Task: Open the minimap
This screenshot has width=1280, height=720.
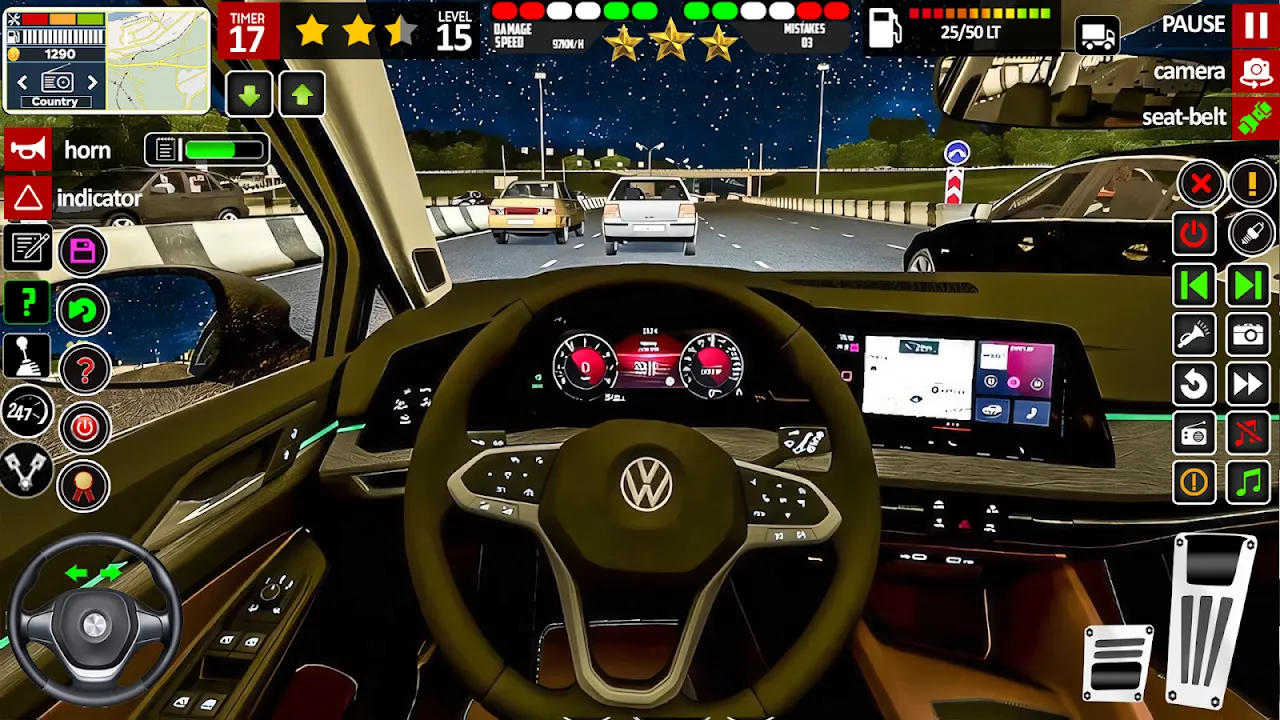Action: pos(156,60)
